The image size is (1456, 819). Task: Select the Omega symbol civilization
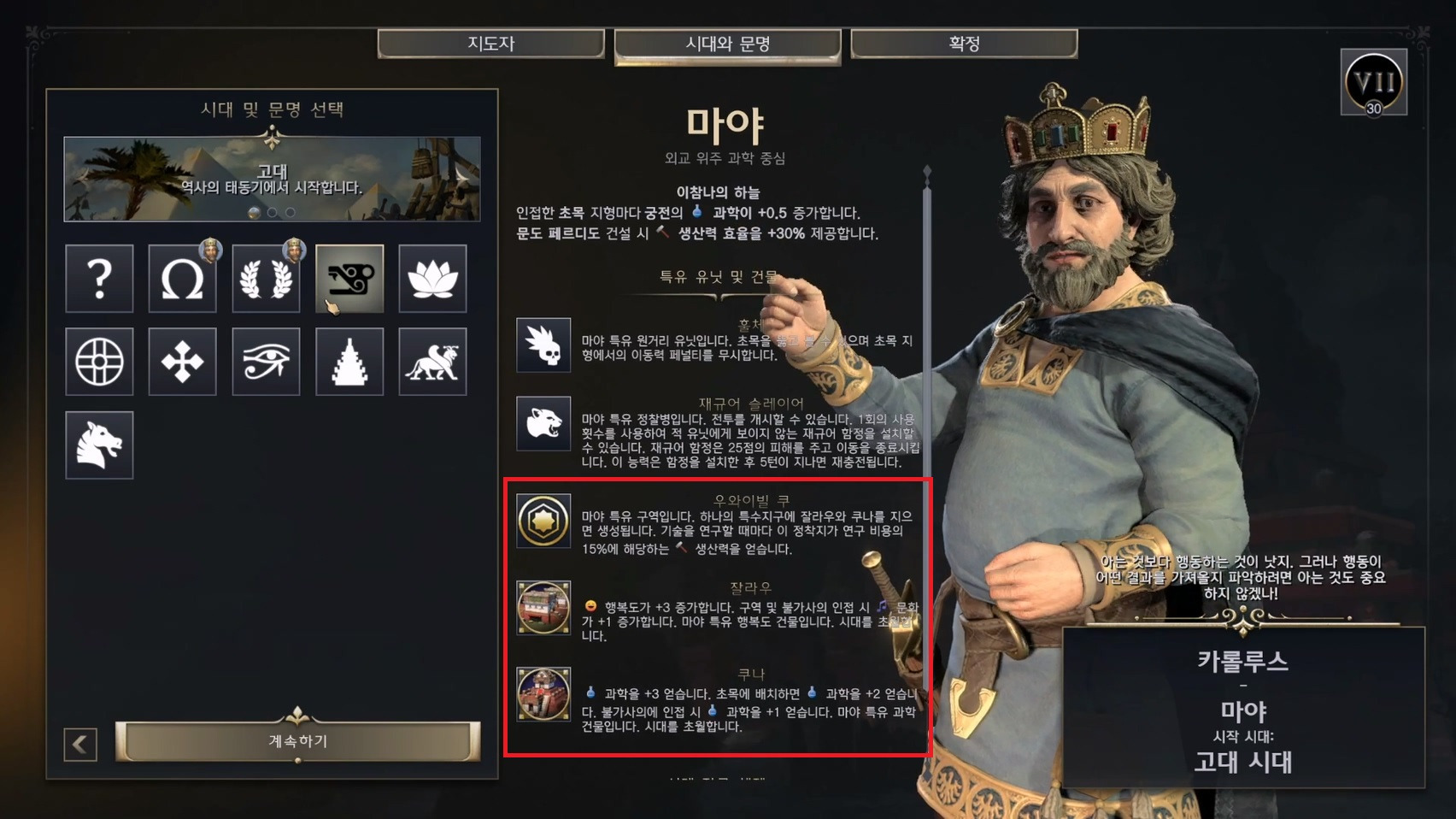click(182, 278)
